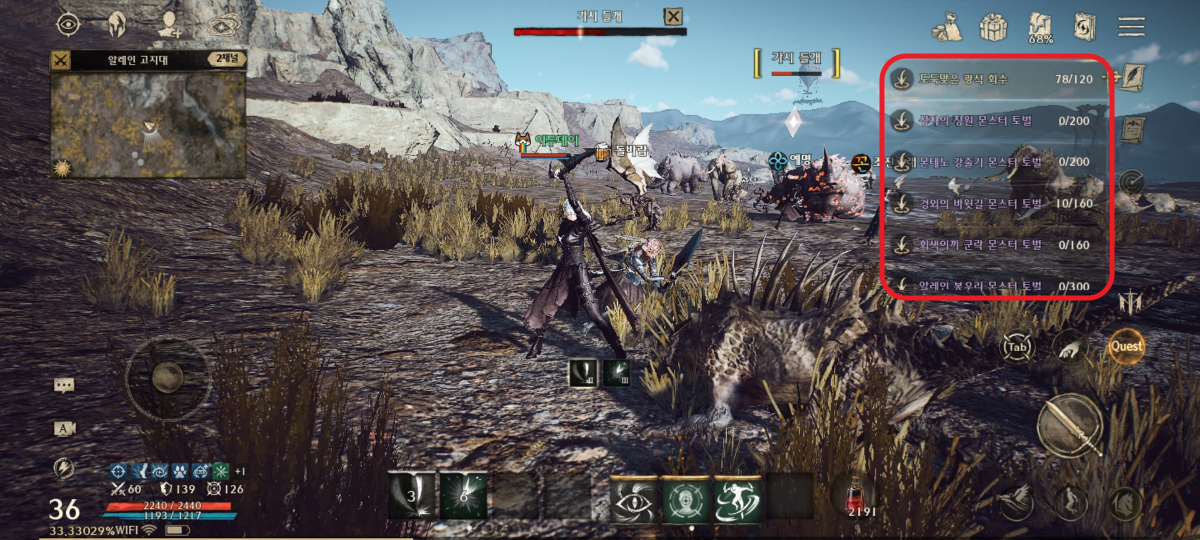Open the gift box rewards icon
The width and height of the screenshot is (1200, 540).
(x=992, y=26)
